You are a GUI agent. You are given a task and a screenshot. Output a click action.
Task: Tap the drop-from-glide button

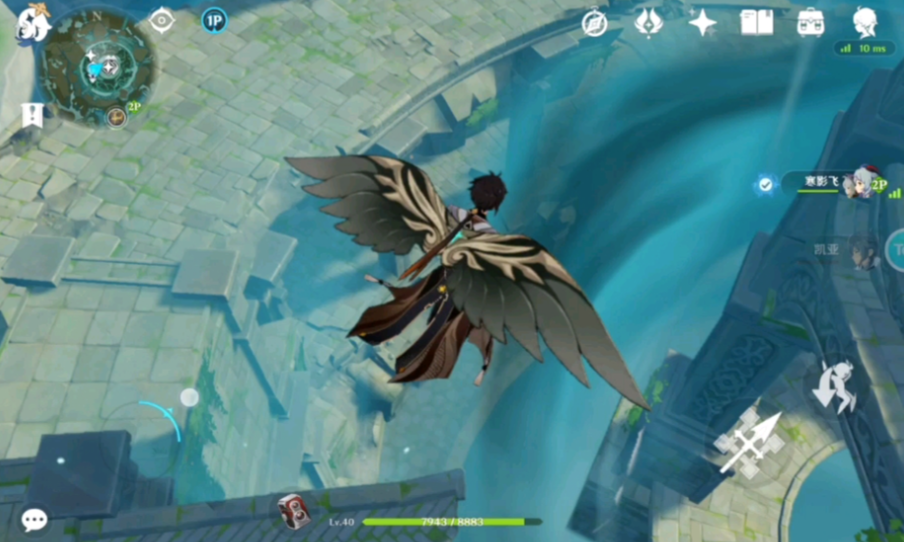[834, 385]
